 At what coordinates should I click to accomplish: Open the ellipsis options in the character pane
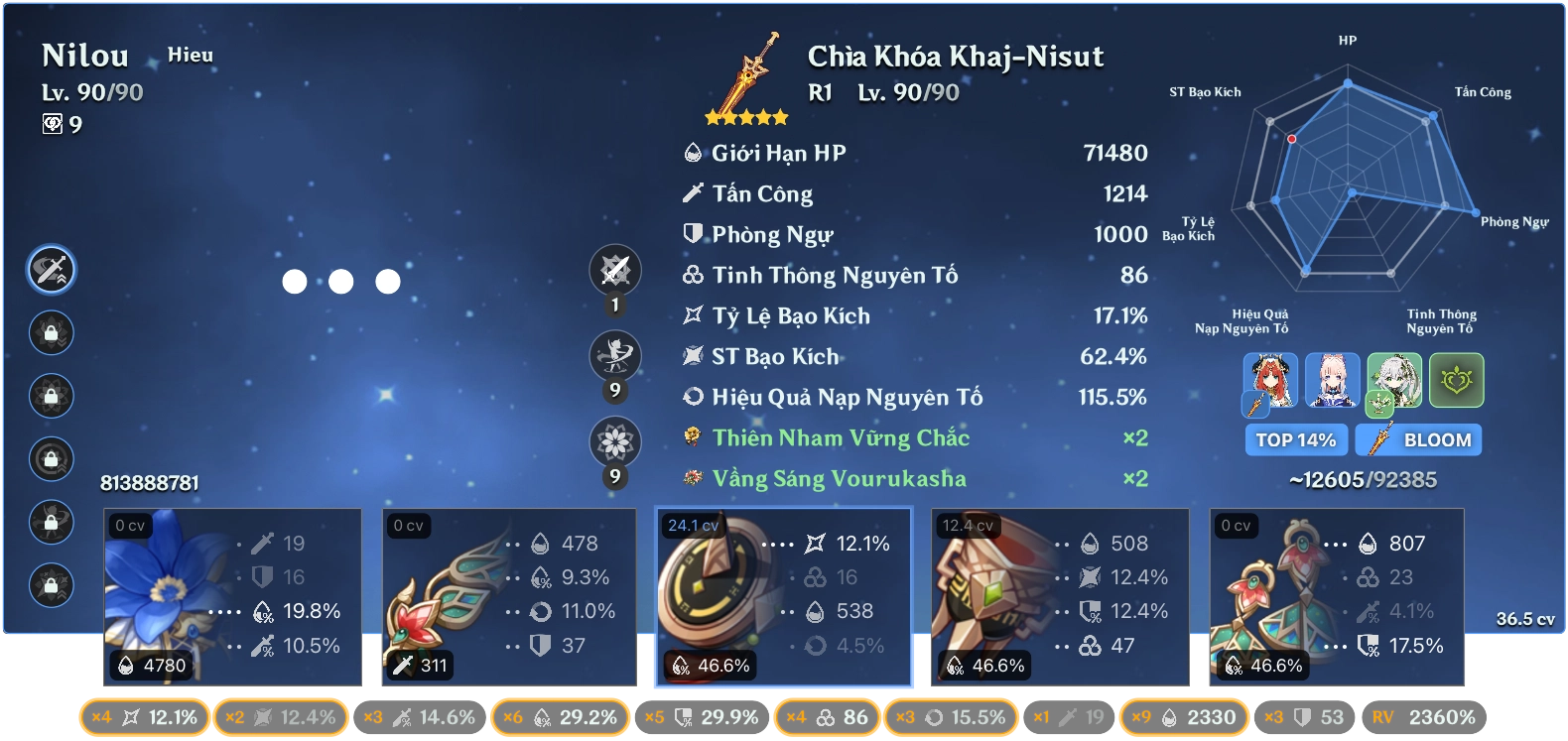point(340,282)
